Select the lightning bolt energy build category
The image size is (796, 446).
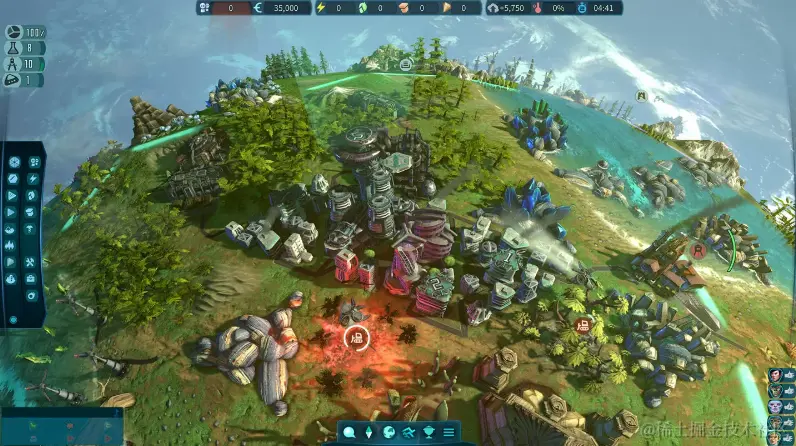click(33, 178)
